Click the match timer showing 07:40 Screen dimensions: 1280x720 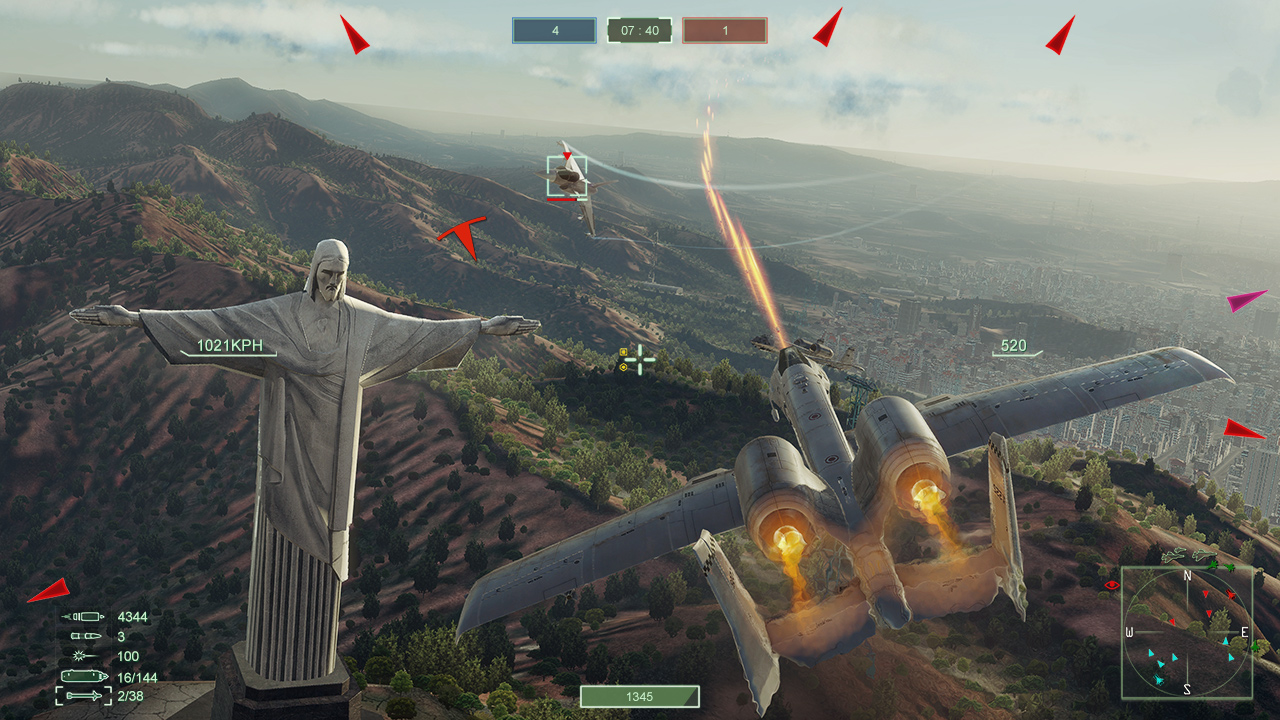640,30
